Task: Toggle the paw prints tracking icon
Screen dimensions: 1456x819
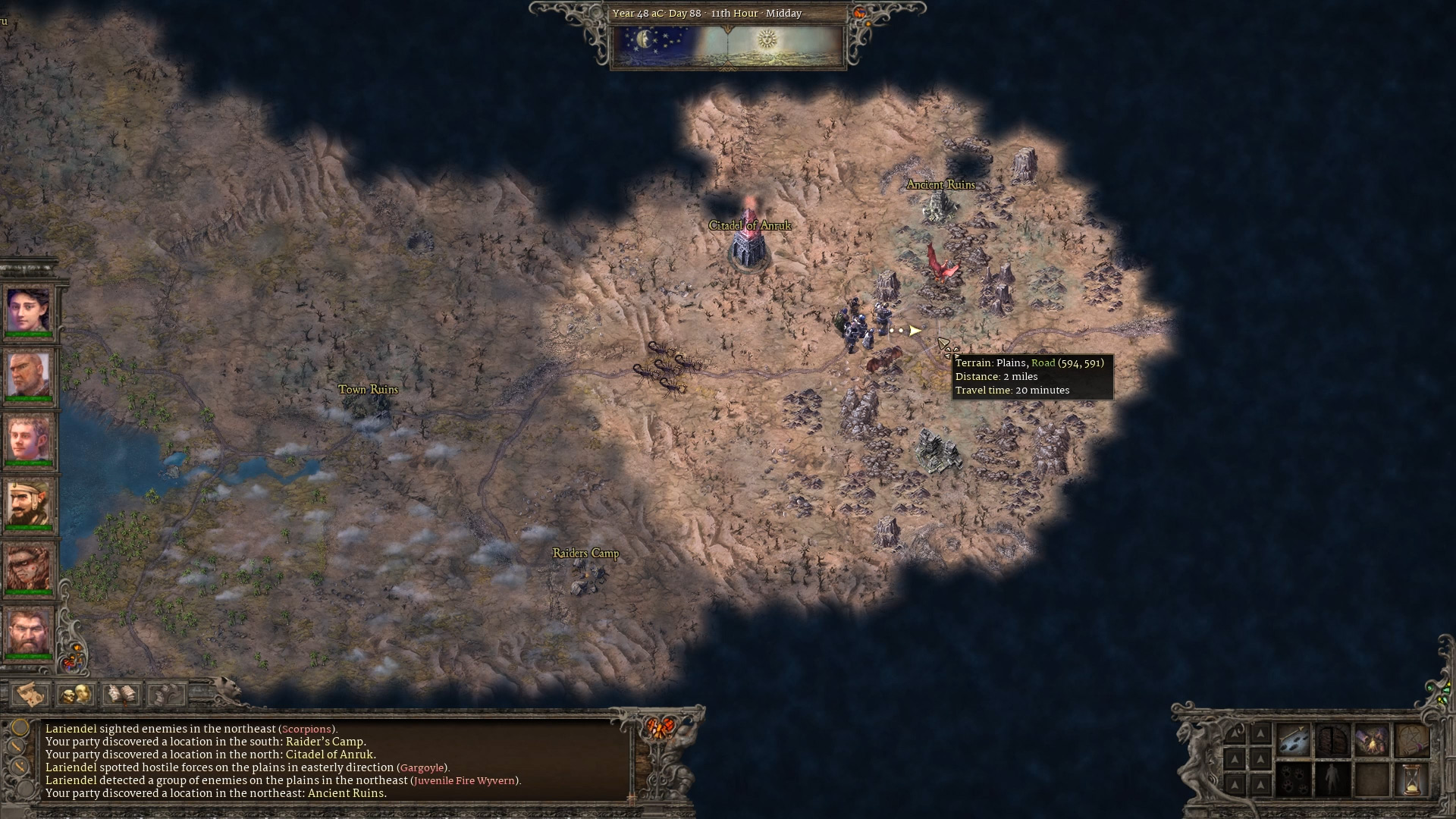Action: point(1294,780)
